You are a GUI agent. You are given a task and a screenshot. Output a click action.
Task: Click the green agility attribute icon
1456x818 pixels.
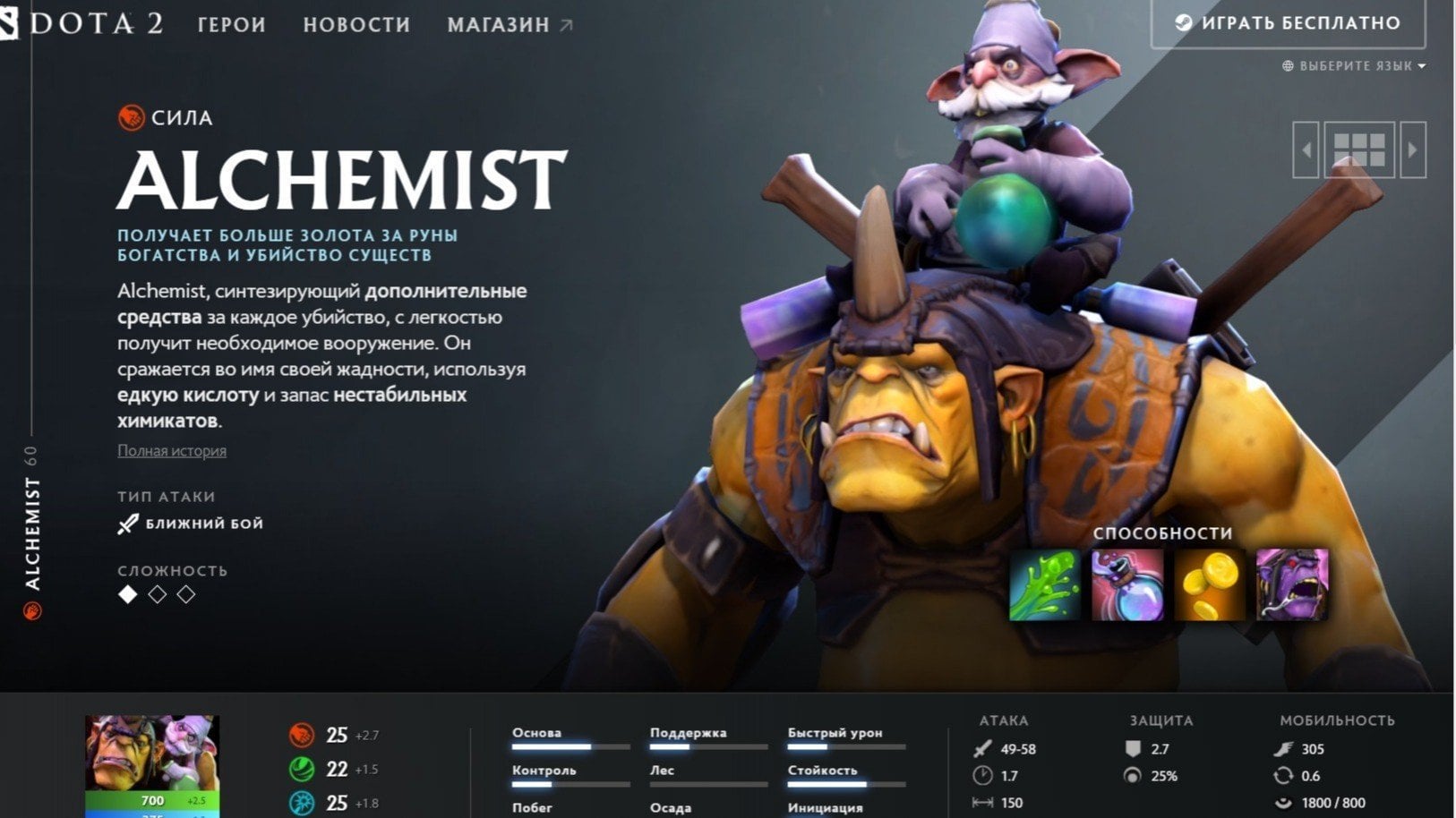coord(300,770)
